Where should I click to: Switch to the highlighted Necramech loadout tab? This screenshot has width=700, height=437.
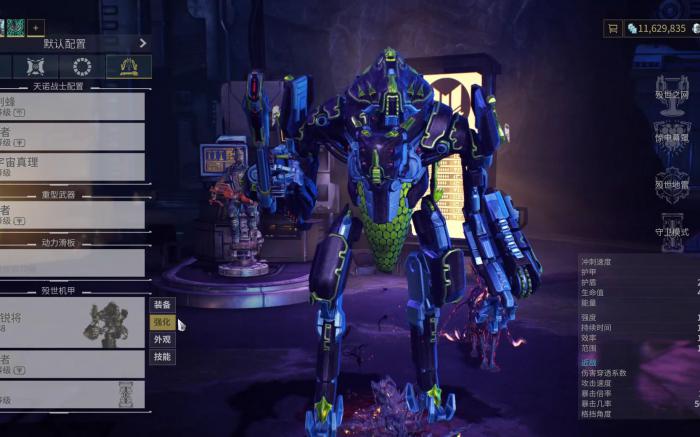pyautogui.click(x=128, y=67)
